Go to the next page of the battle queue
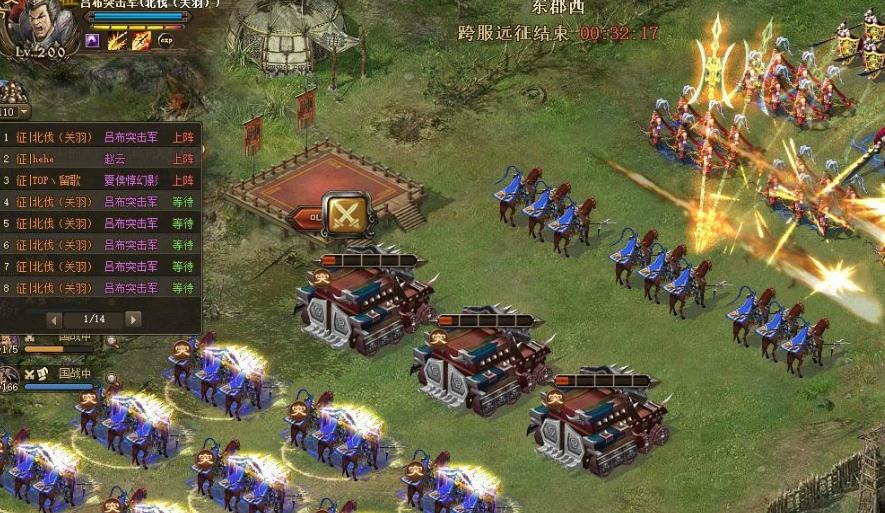This screenshot has height=513, width=885. 133,319
